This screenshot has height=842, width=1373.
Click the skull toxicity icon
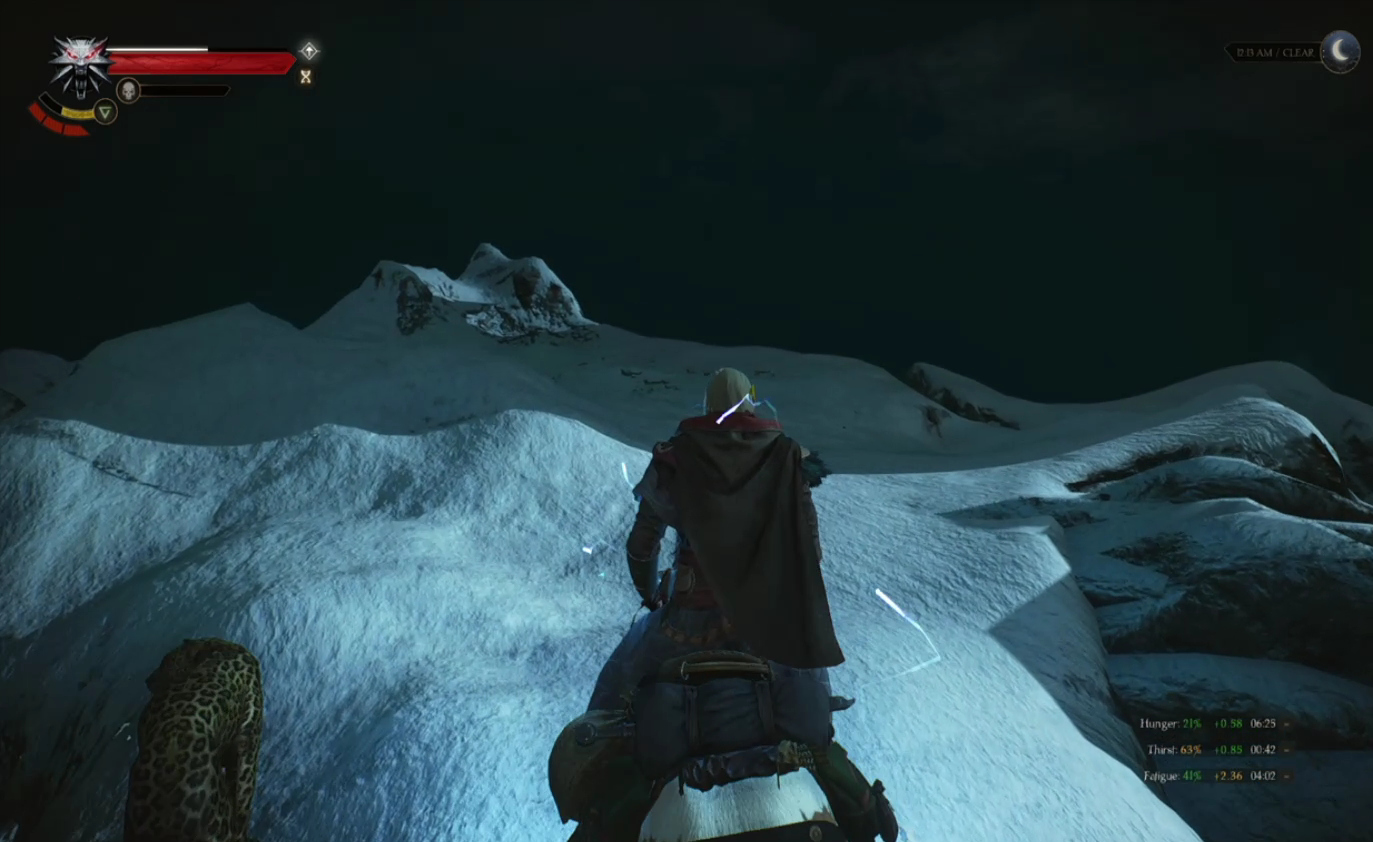(128, 91)
